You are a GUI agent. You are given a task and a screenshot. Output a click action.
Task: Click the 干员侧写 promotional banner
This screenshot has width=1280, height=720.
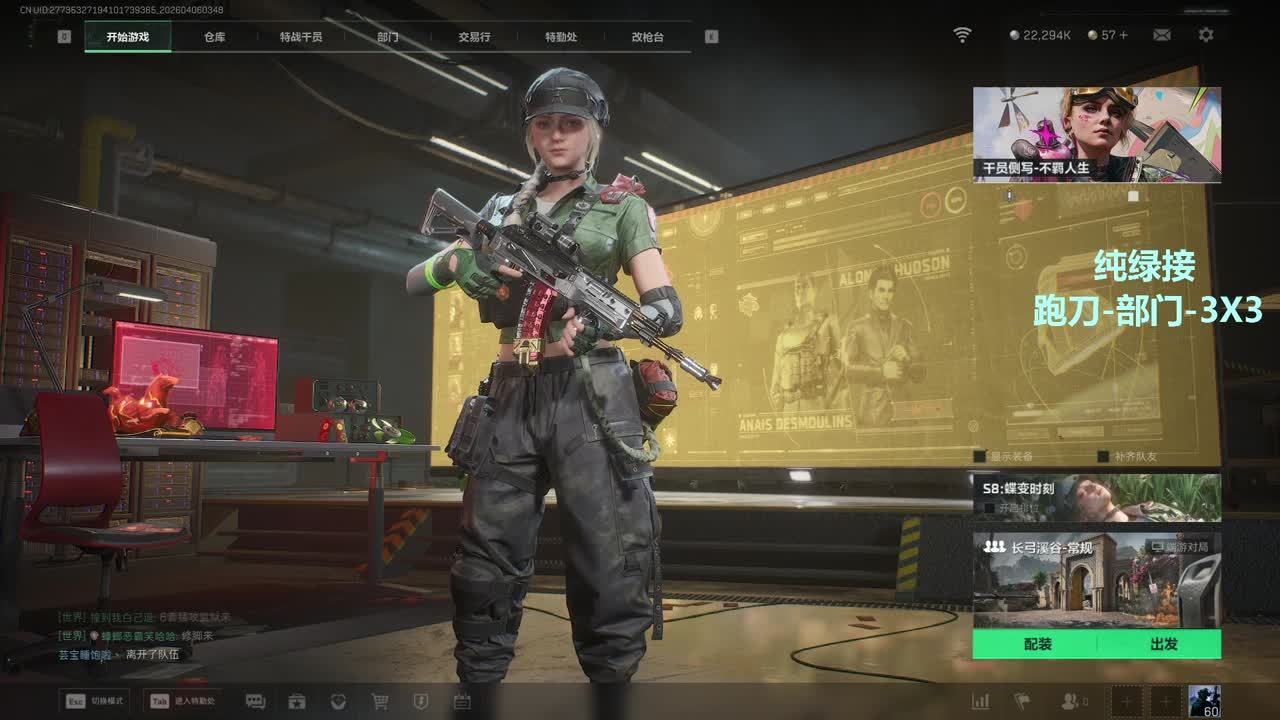click(1096, 134)
